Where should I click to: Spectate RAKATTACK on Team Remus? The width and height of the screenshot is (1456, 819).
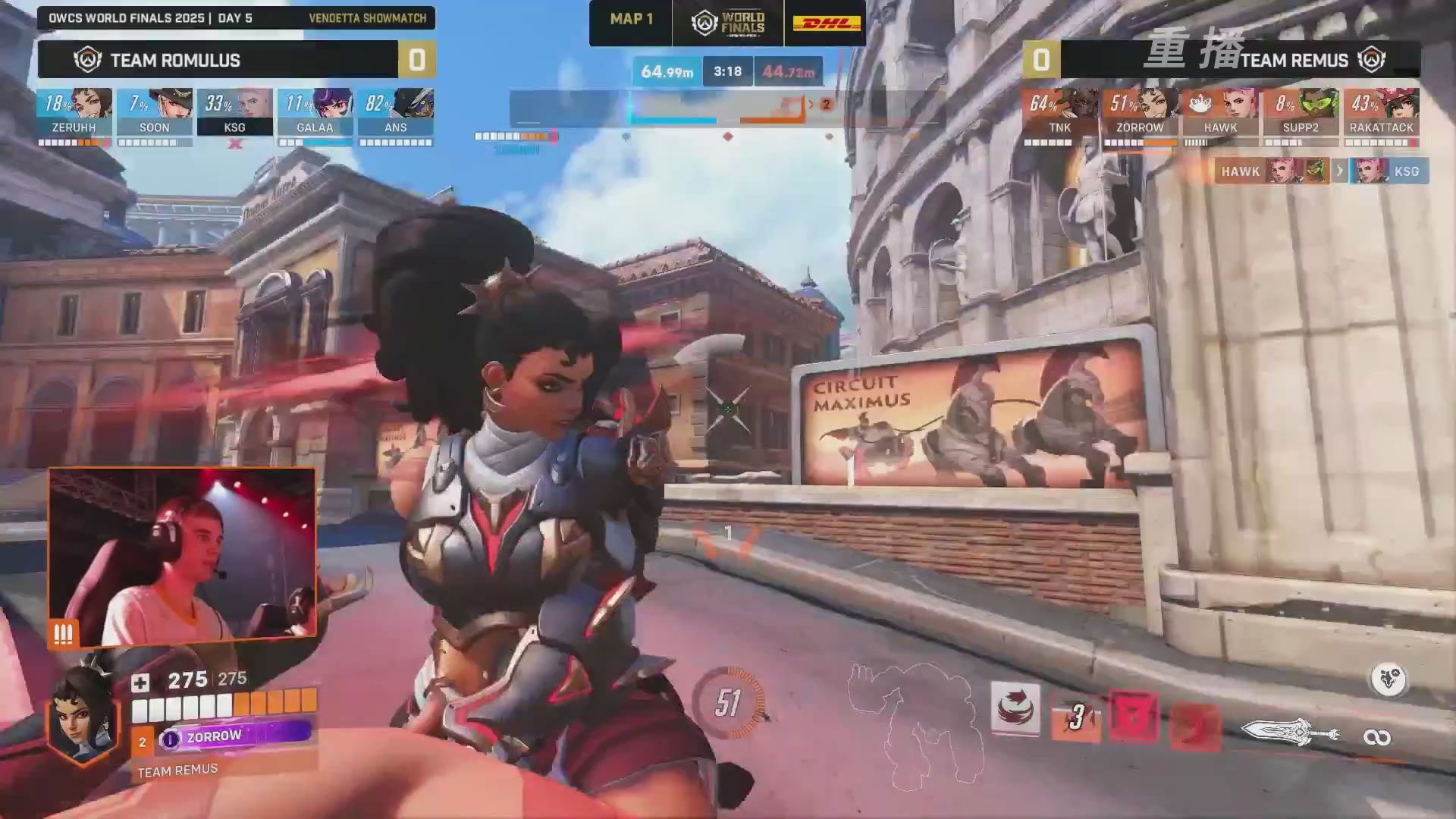click(x=1381, y=111)
